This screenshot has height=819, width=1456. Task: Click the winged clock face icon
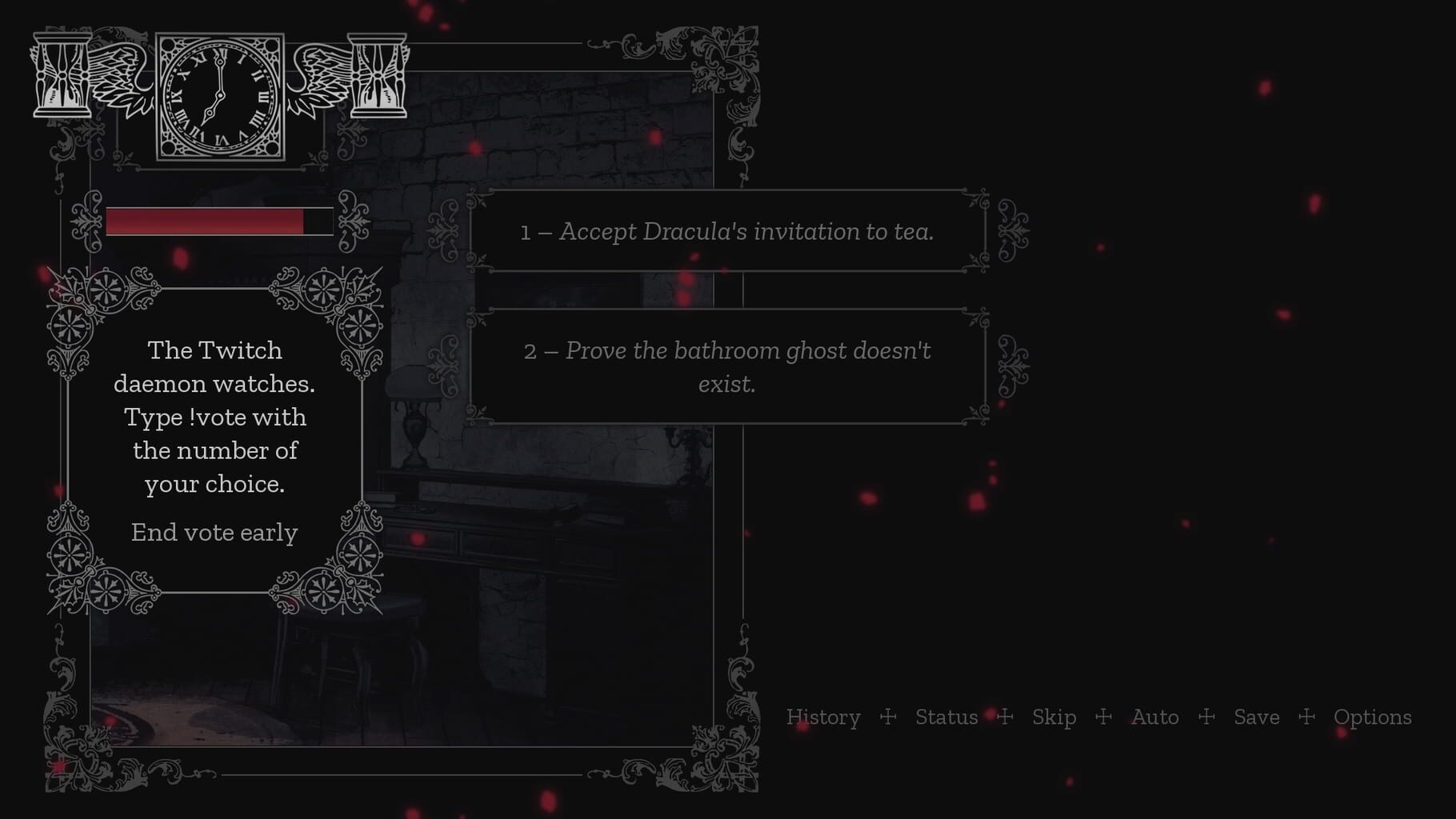[x=218, y=94]
